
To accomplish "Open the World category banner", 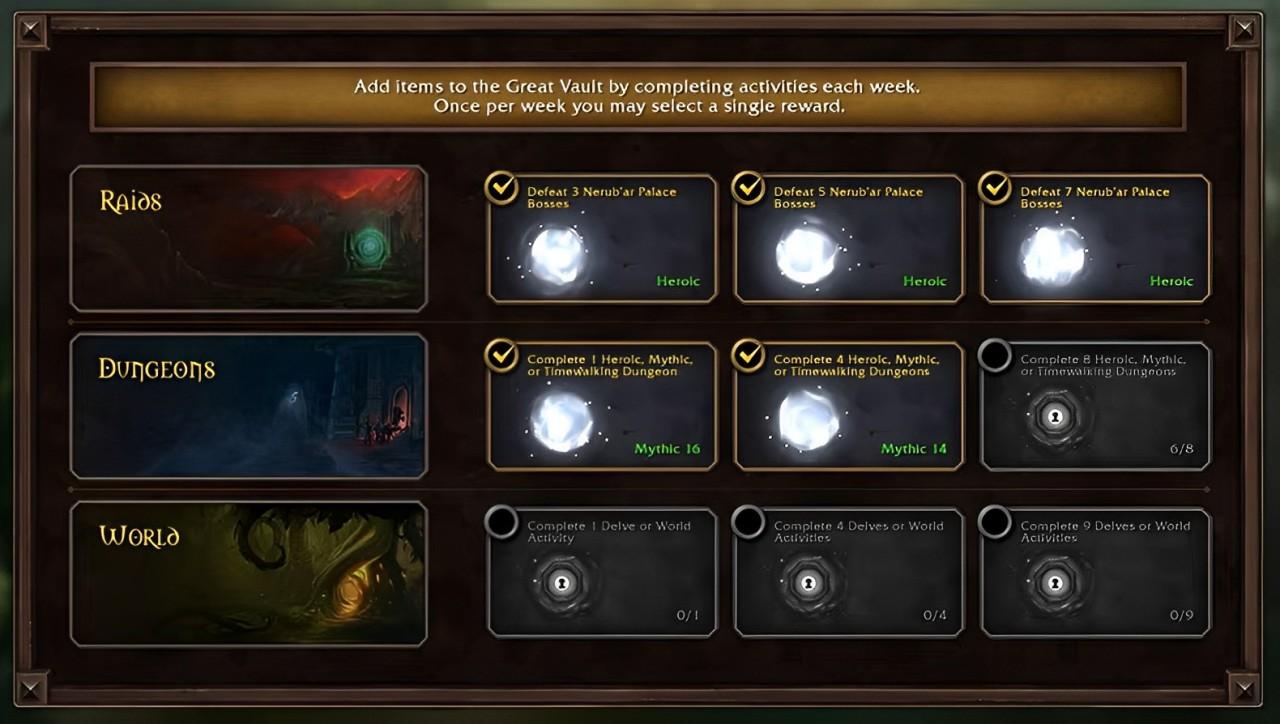I will 248,574.
